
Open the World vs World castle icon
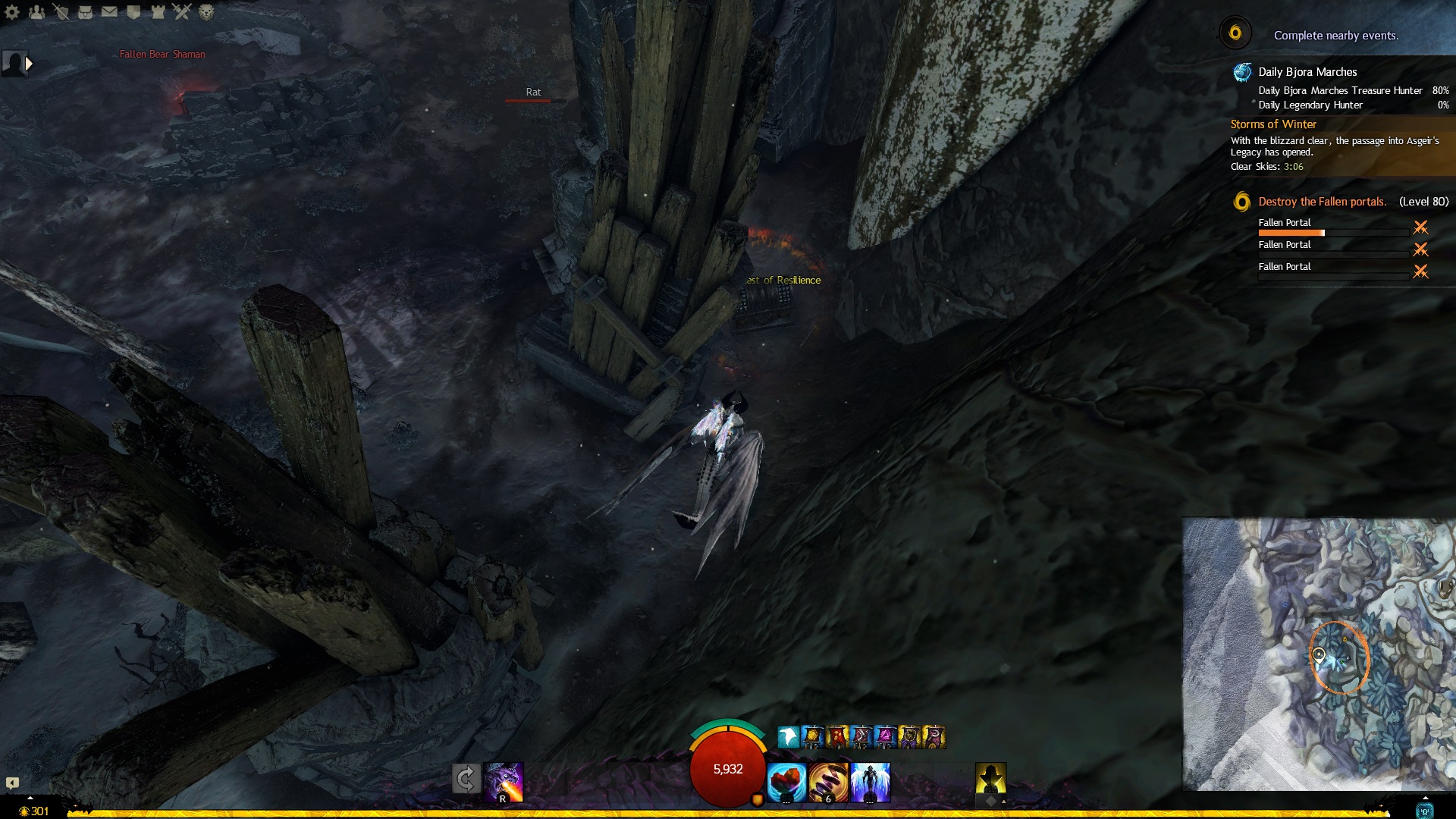coord(158,12)
